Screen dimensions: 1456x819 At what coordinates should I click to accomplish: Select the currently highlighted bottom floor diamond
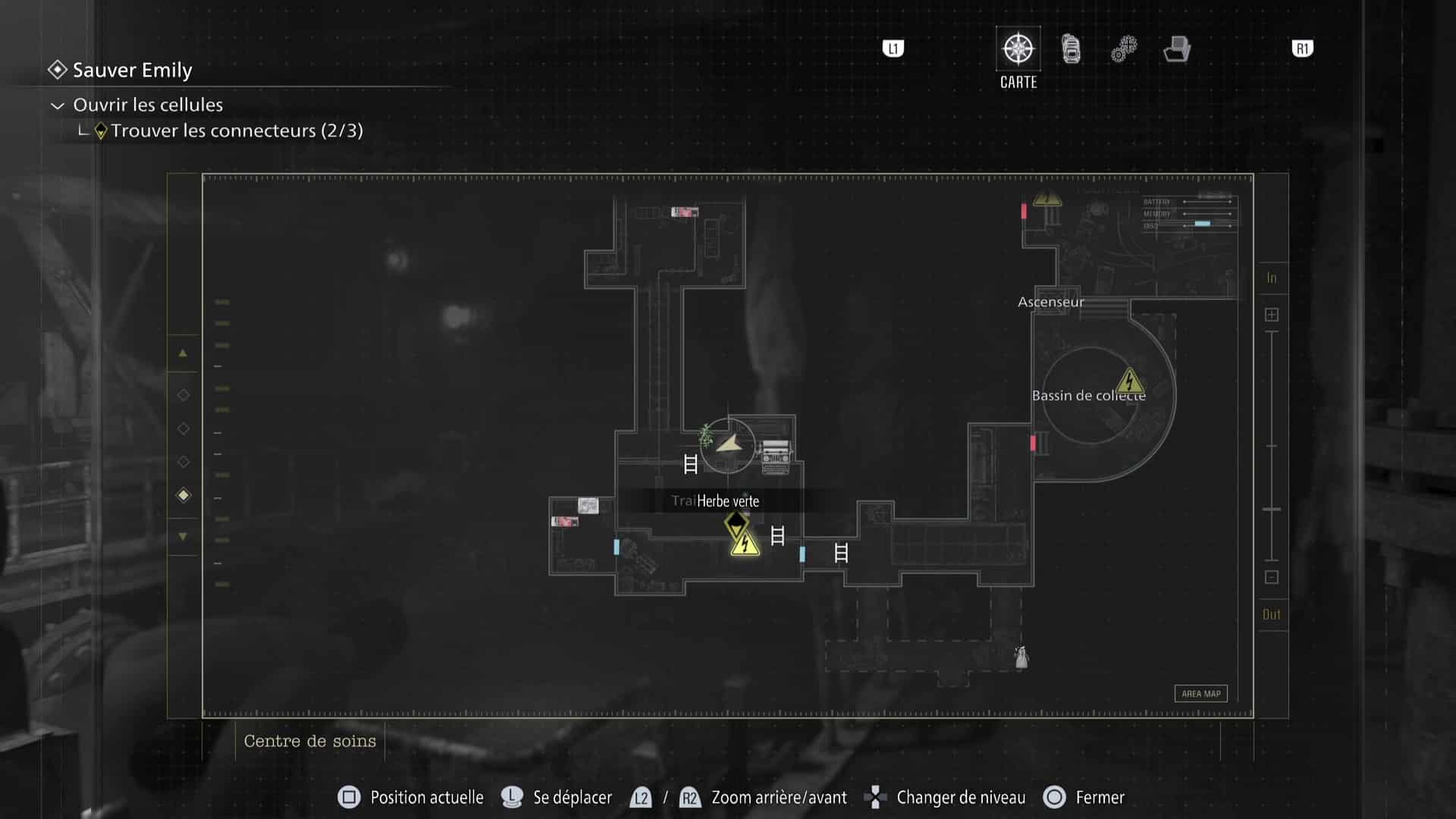click(x=183, y=495)
